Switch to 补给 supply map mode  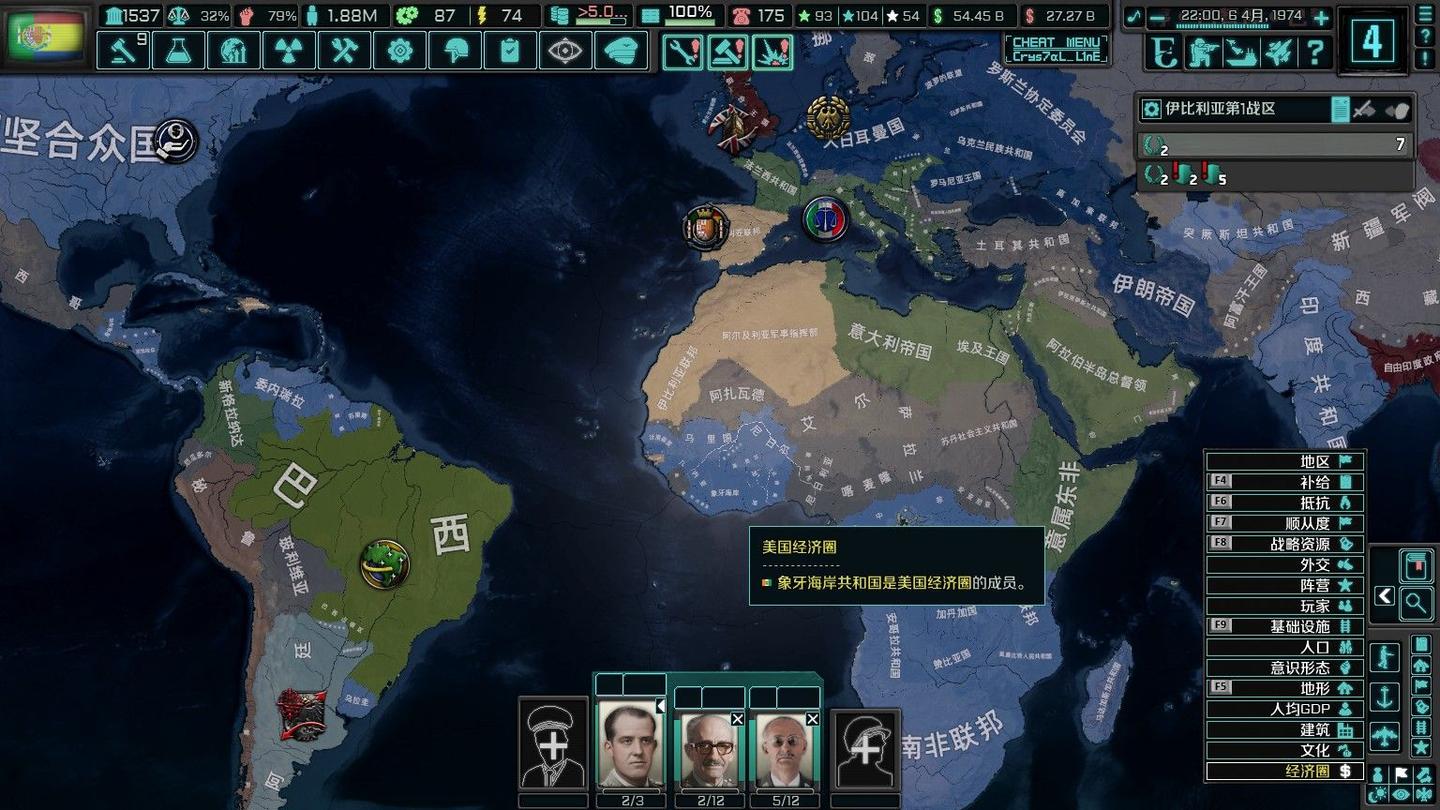coord(1284,482)
